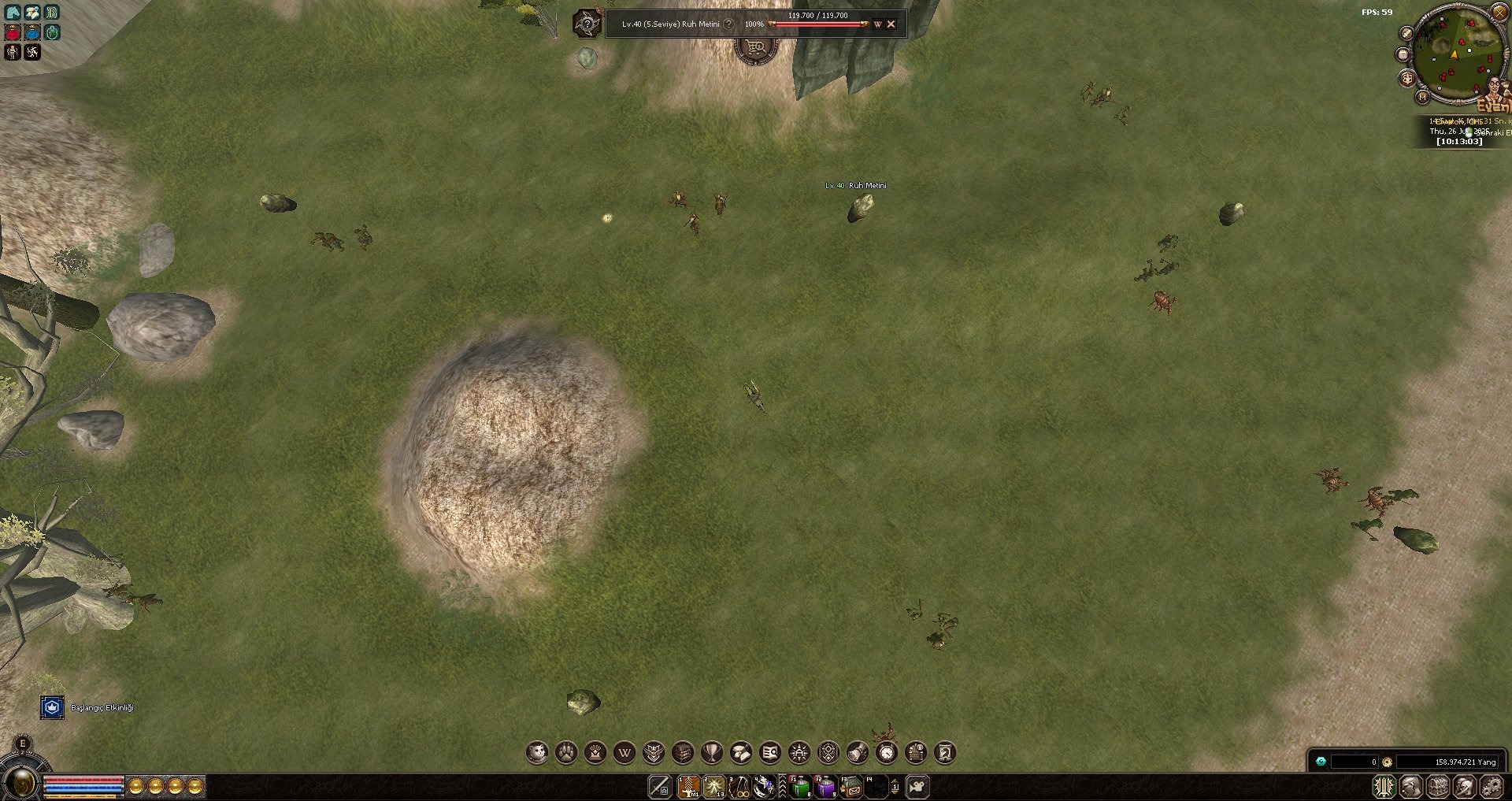Select the sword skill in quickslot 1

tap(688, 786)
